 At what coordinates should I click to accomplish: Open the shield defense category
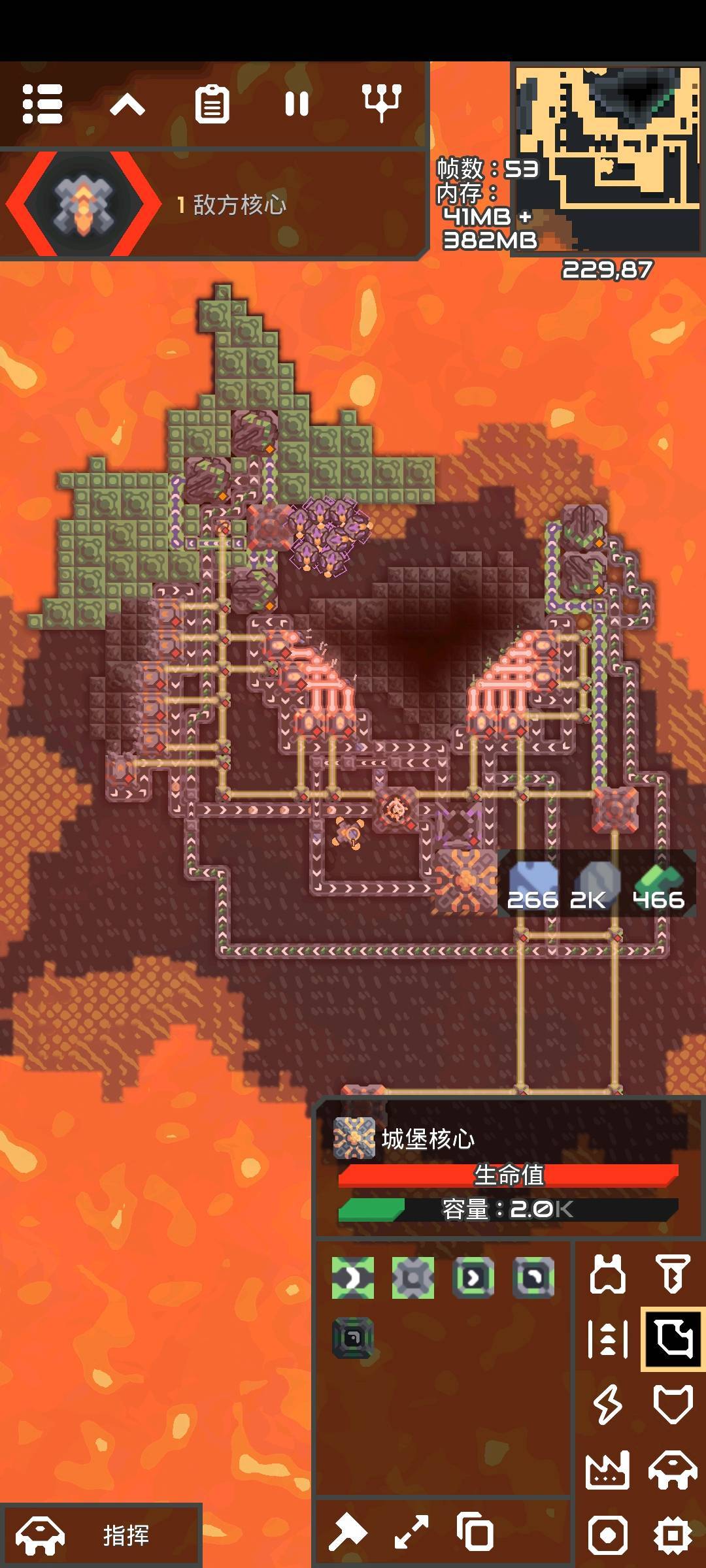click(673, 1404)
